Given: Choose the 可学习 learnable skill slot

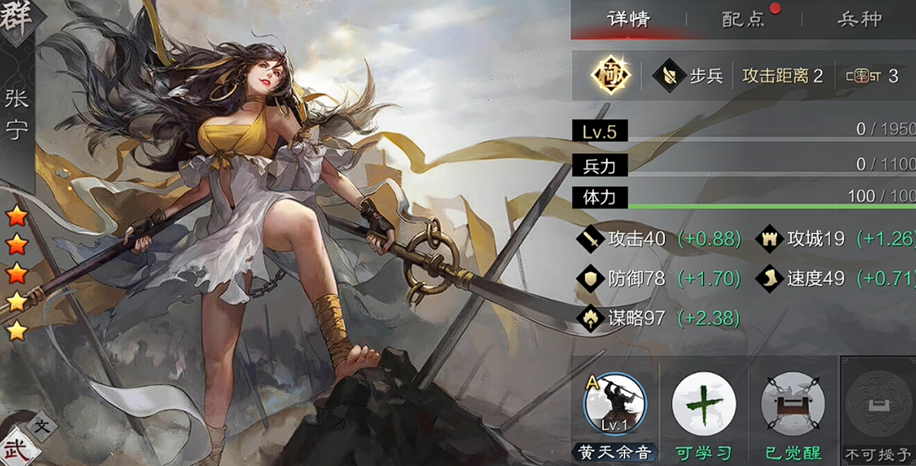Looking at the screenshot, I should click(x=703, y=406).
